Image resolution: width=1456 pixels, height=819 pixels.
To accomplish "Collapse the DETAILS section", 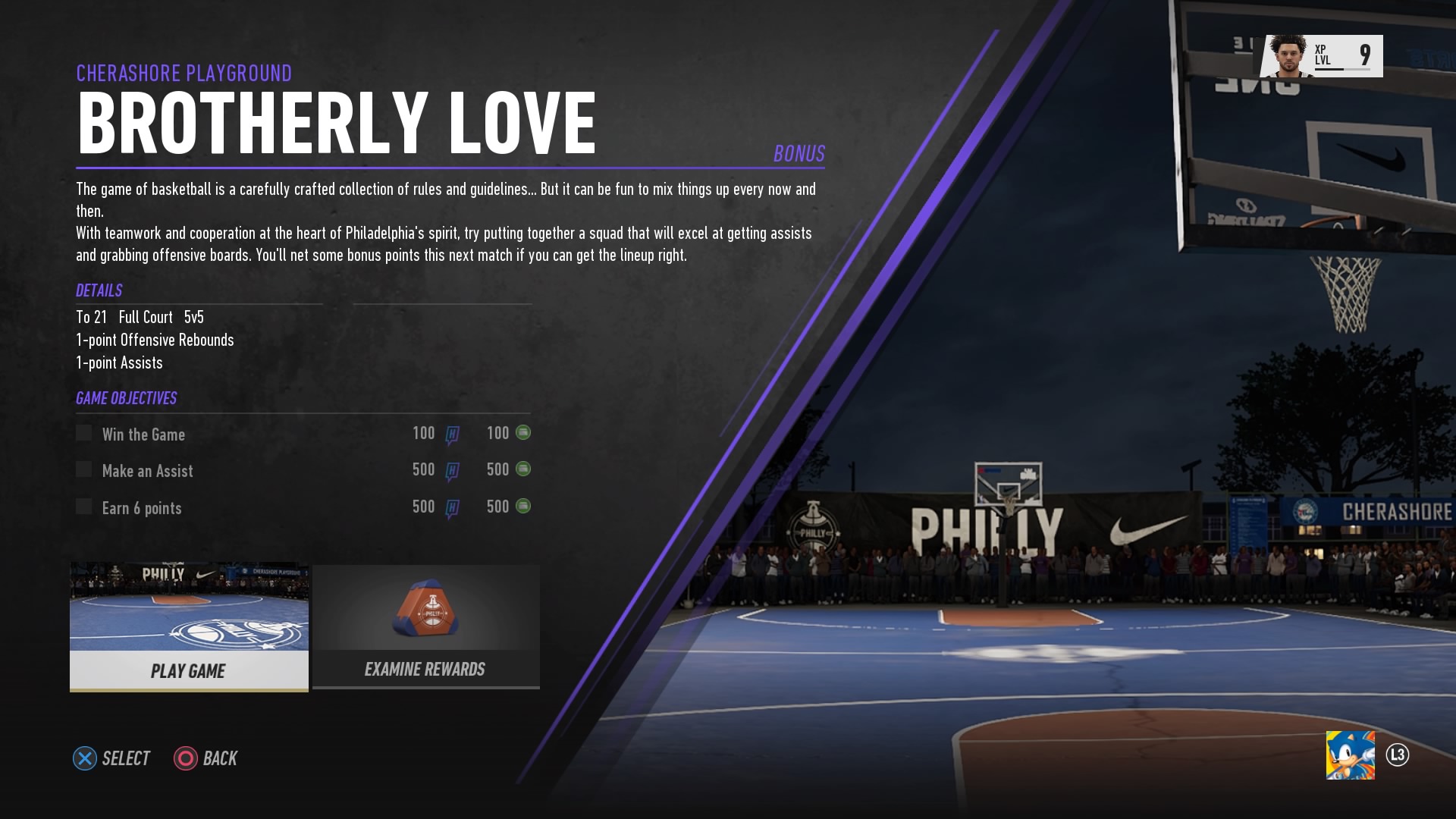I will point(99,290).
